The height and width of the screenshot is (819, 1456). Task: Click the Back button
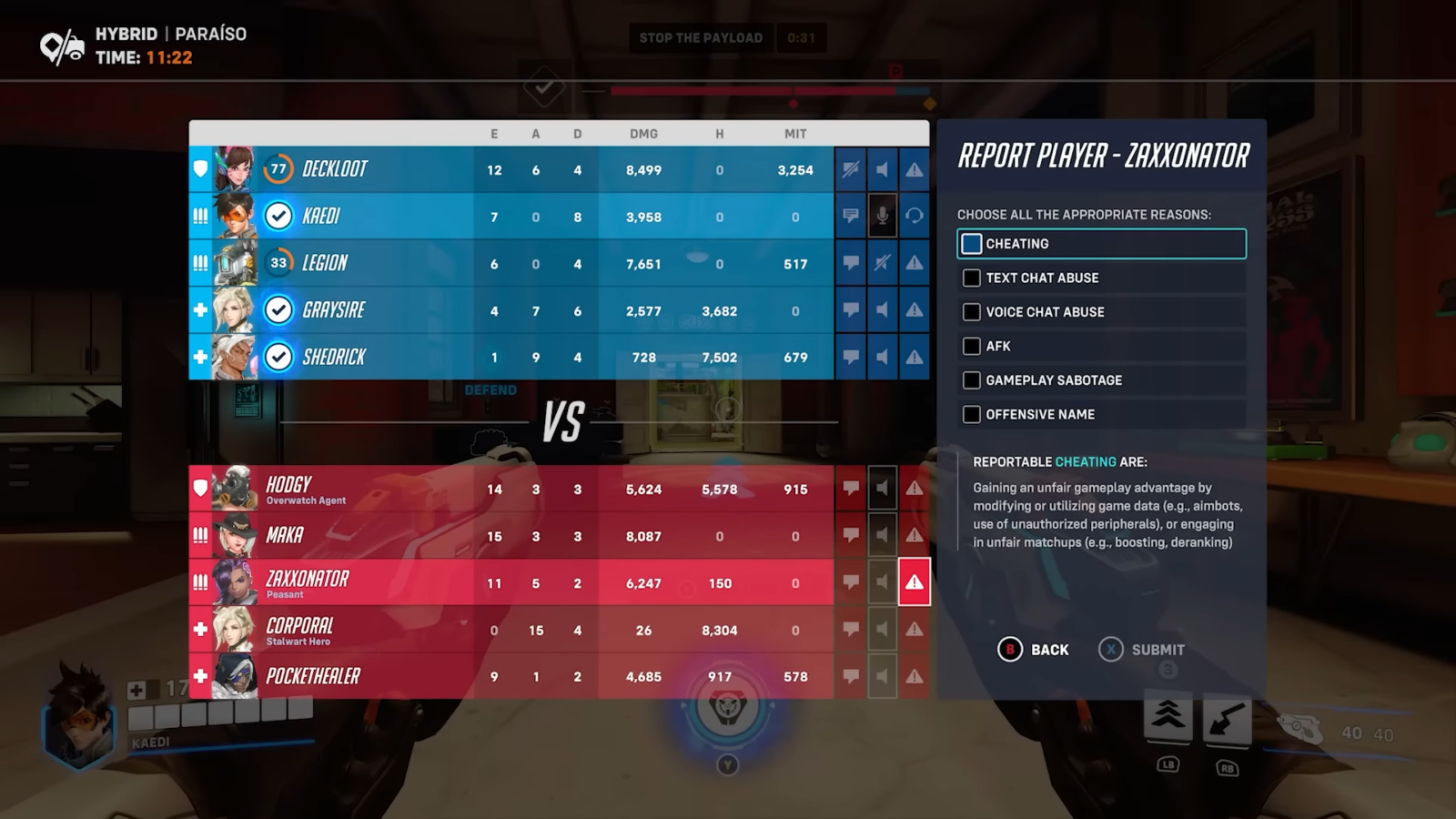click(x=1035, y=650)
